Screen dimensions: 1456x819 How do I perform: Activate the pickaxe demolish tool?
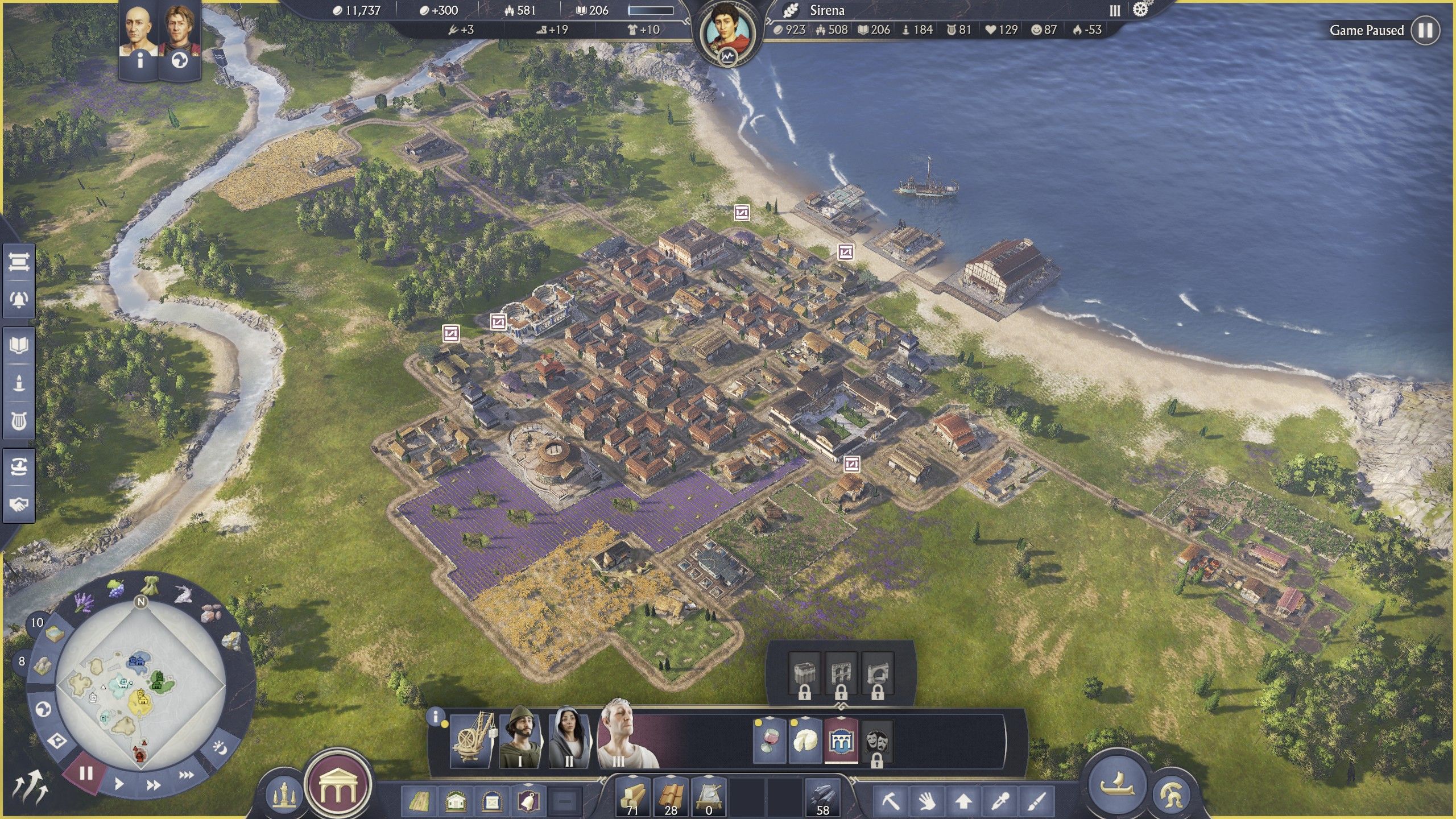click(891, 802)
